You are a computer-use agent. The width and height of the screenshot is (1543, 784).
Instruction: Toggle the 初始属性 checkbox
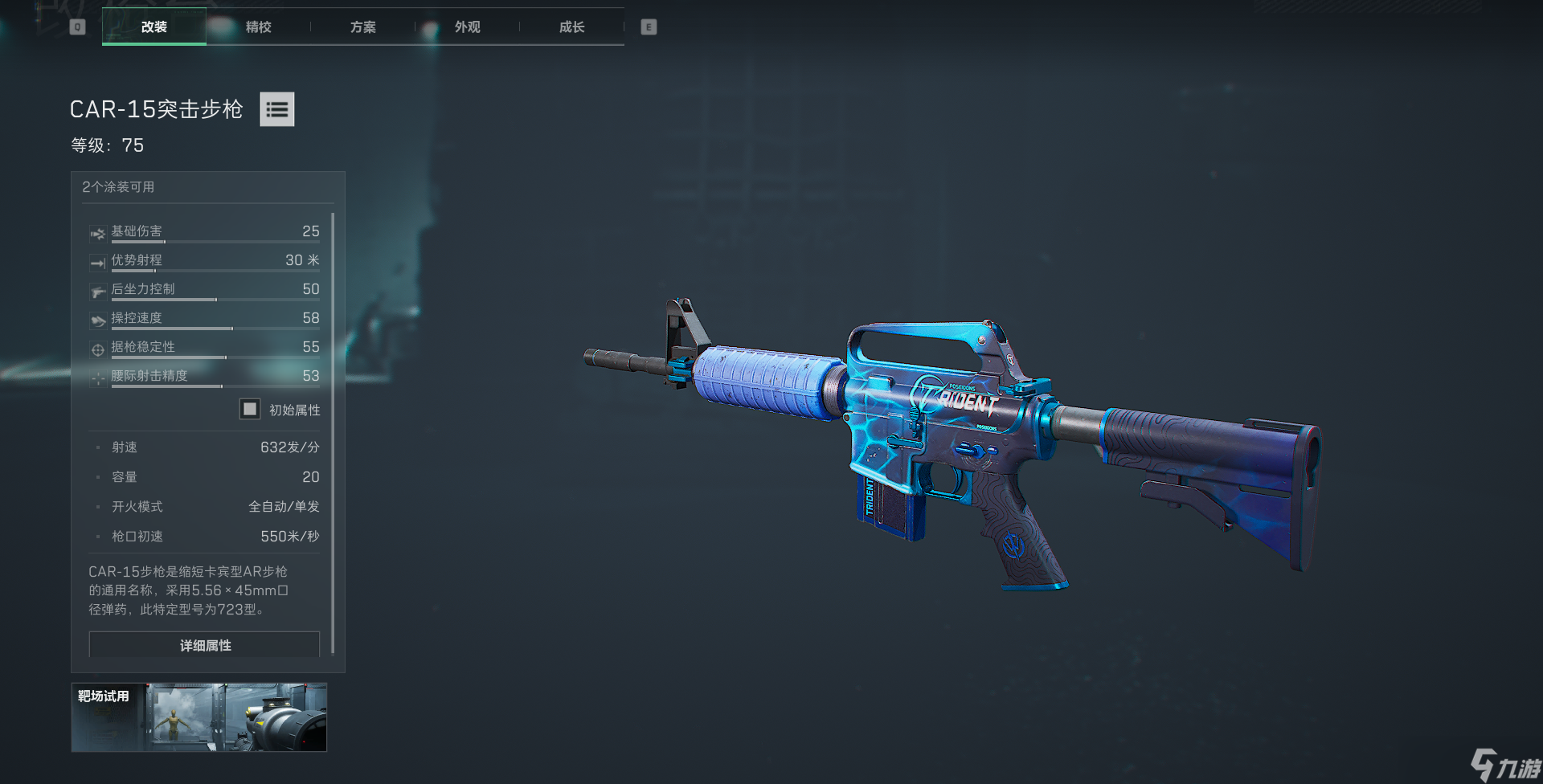click(250, 409)
